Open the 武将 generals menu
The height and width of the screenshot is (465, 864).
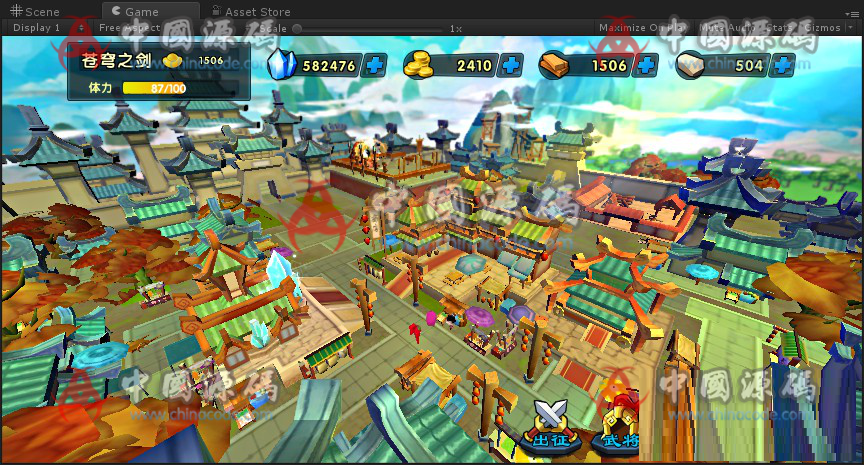point(620,424)
